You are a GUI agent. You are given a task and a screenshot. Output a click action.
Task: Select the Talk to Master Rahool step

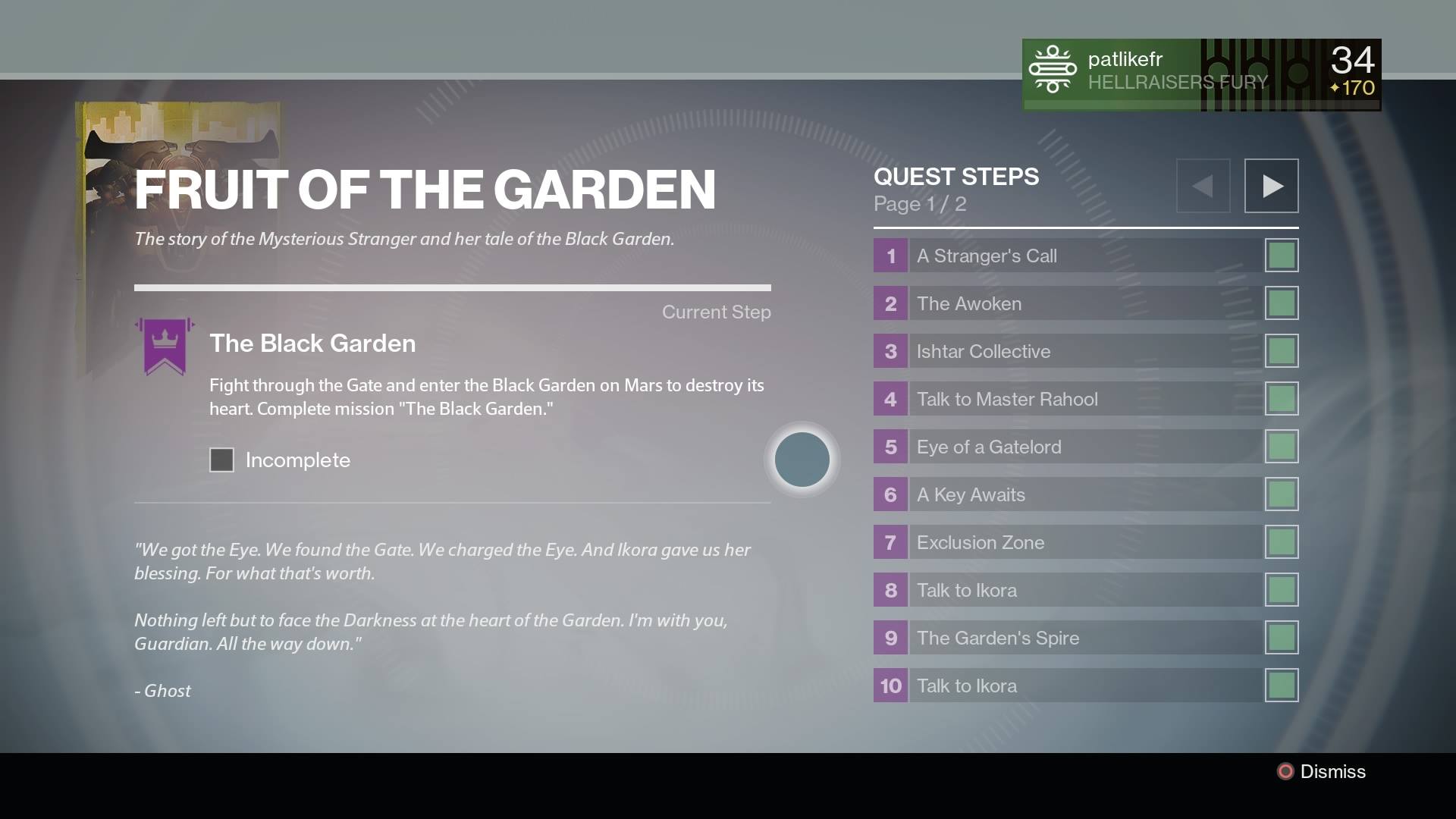1009,399
